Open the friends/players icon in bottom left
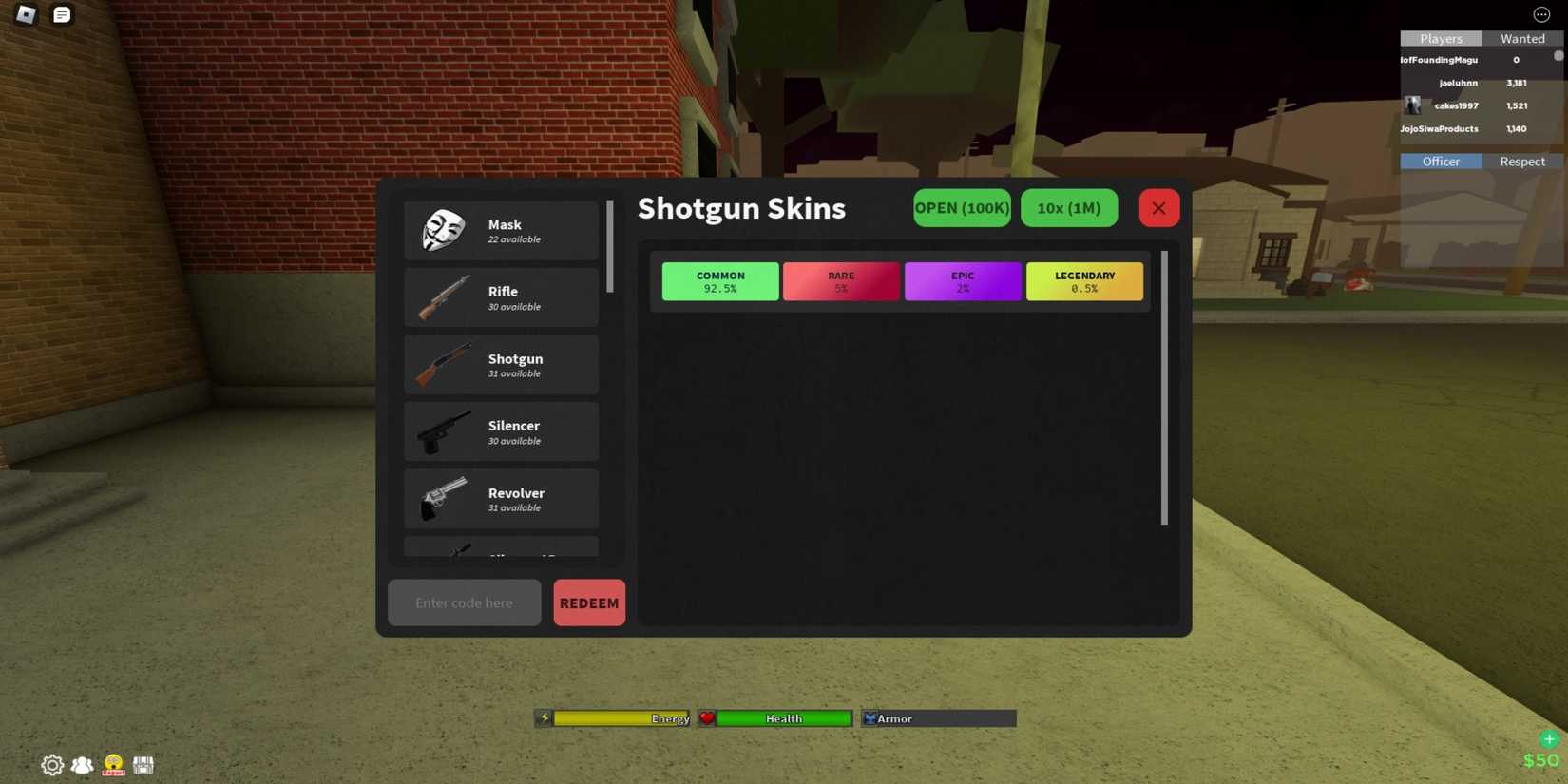Screen dimensions: 1568x784 [x=82, y=764]
